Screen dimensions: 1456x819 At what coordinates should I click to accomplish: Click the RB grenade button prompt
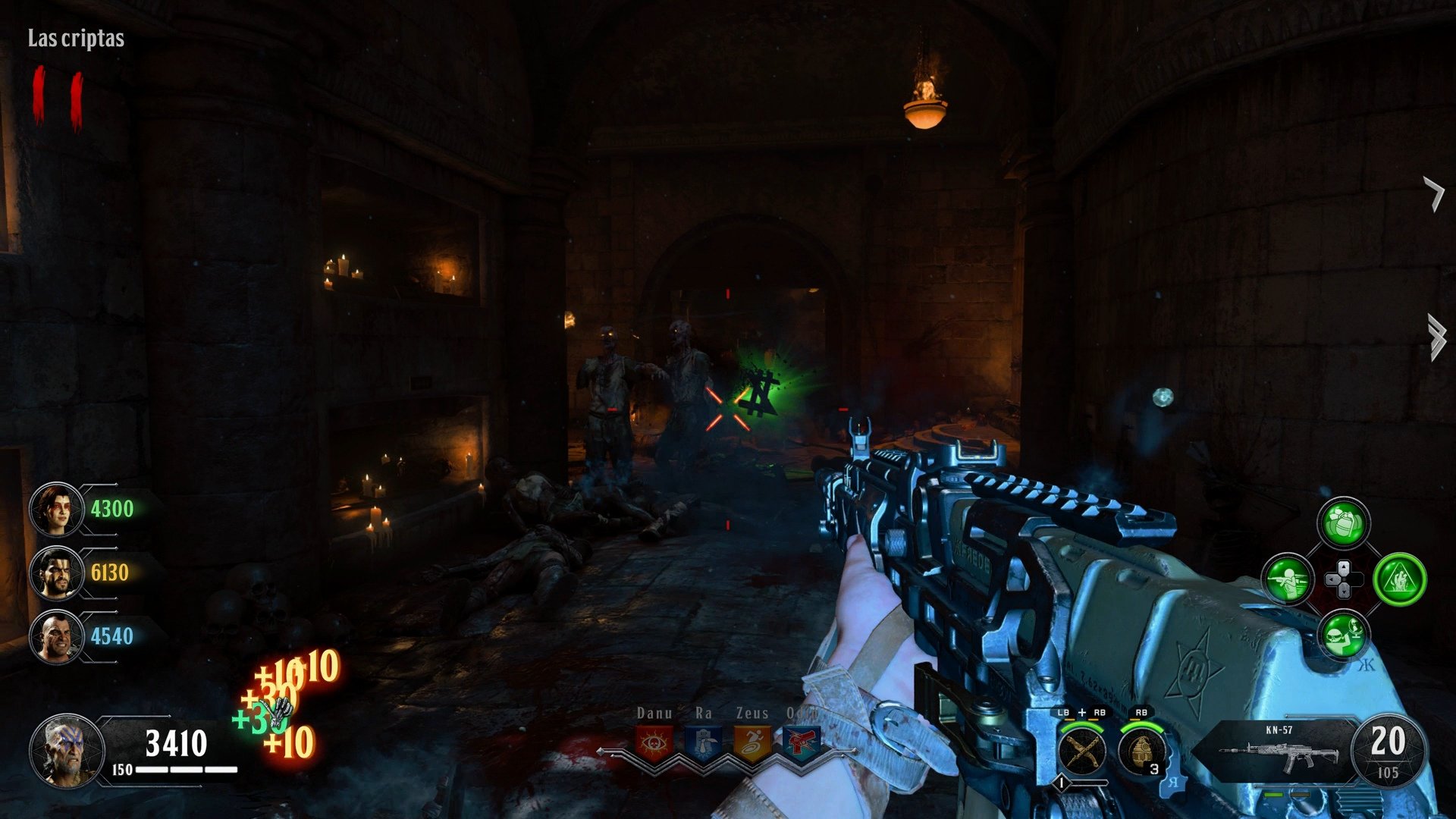point(1142,713)
